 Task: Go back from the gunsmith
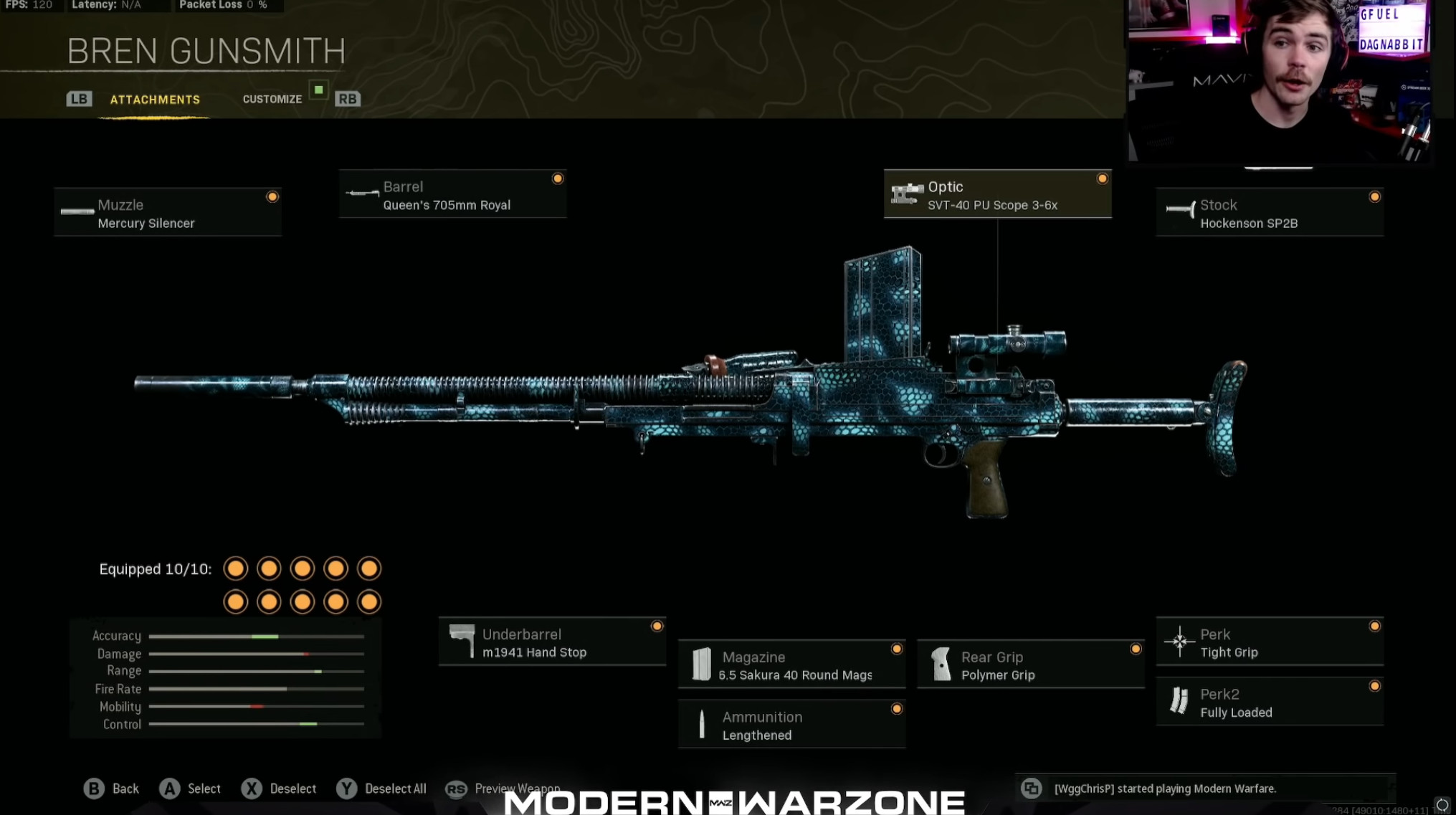click(x=112, y=788)
